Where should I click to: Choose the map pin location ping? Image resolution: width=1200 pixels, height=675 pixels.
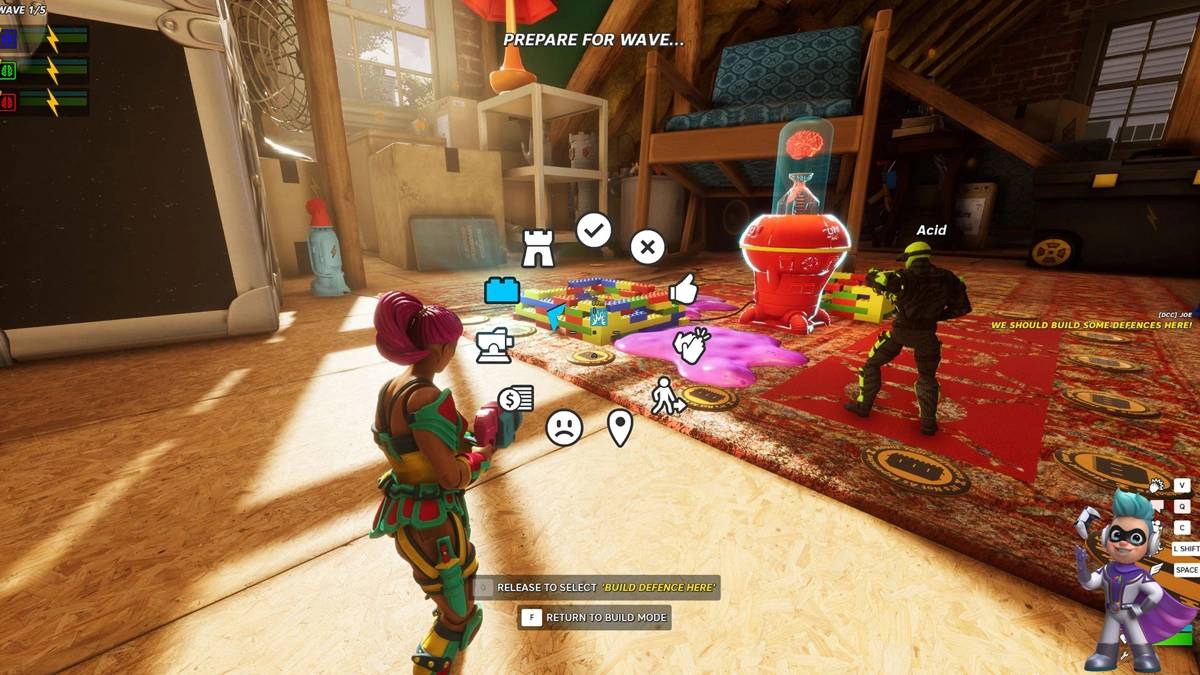click(620, 427)
